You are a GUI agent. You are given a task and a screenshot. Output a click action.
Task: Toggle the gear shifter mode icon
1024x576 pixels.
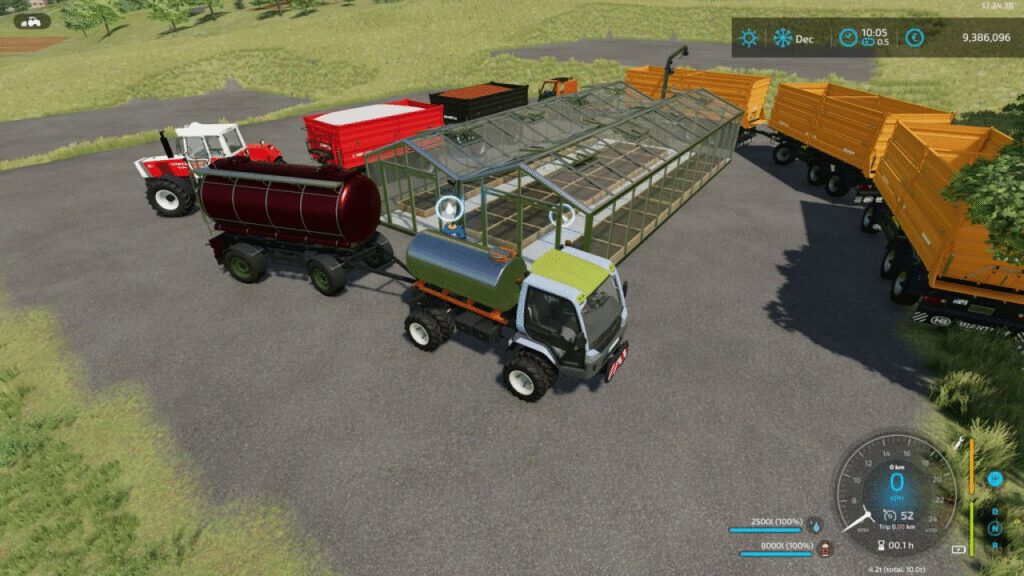click(995, 479)
